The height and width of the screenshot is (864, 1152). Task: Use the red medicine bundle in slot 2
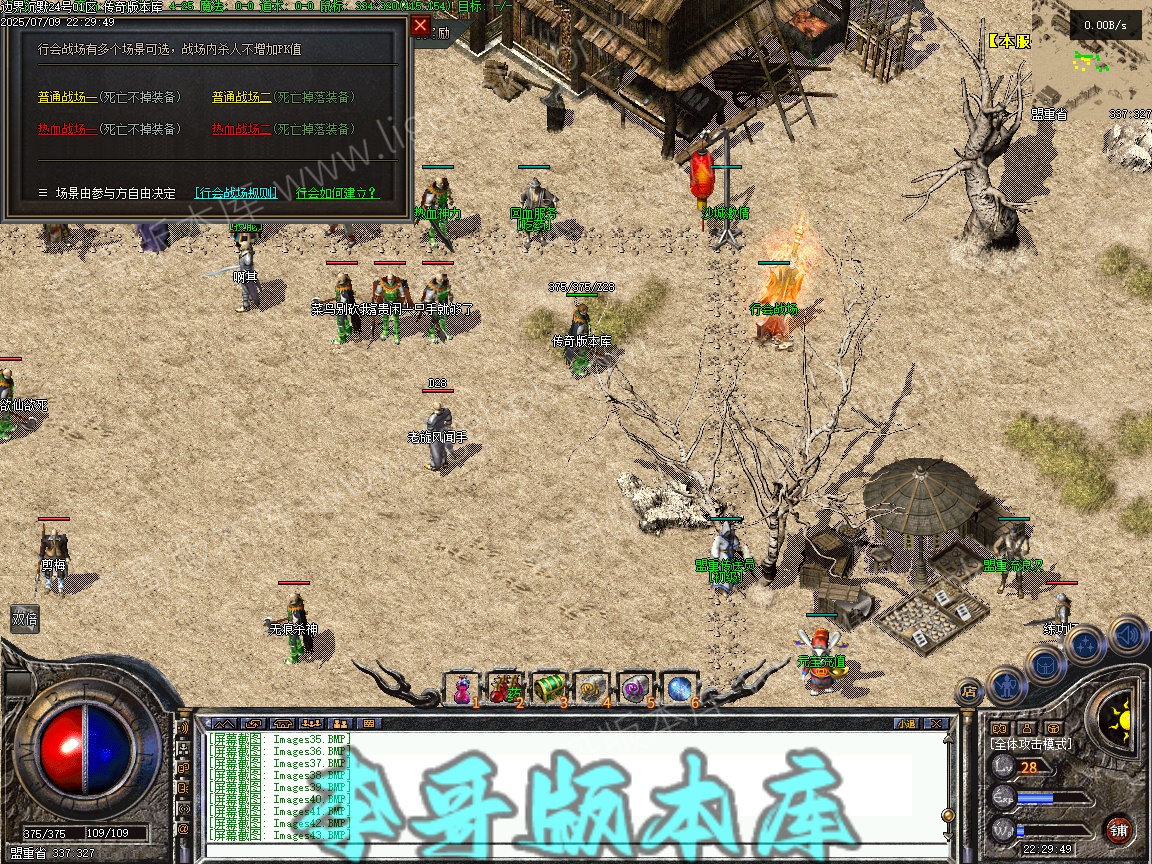coord(506,687)
